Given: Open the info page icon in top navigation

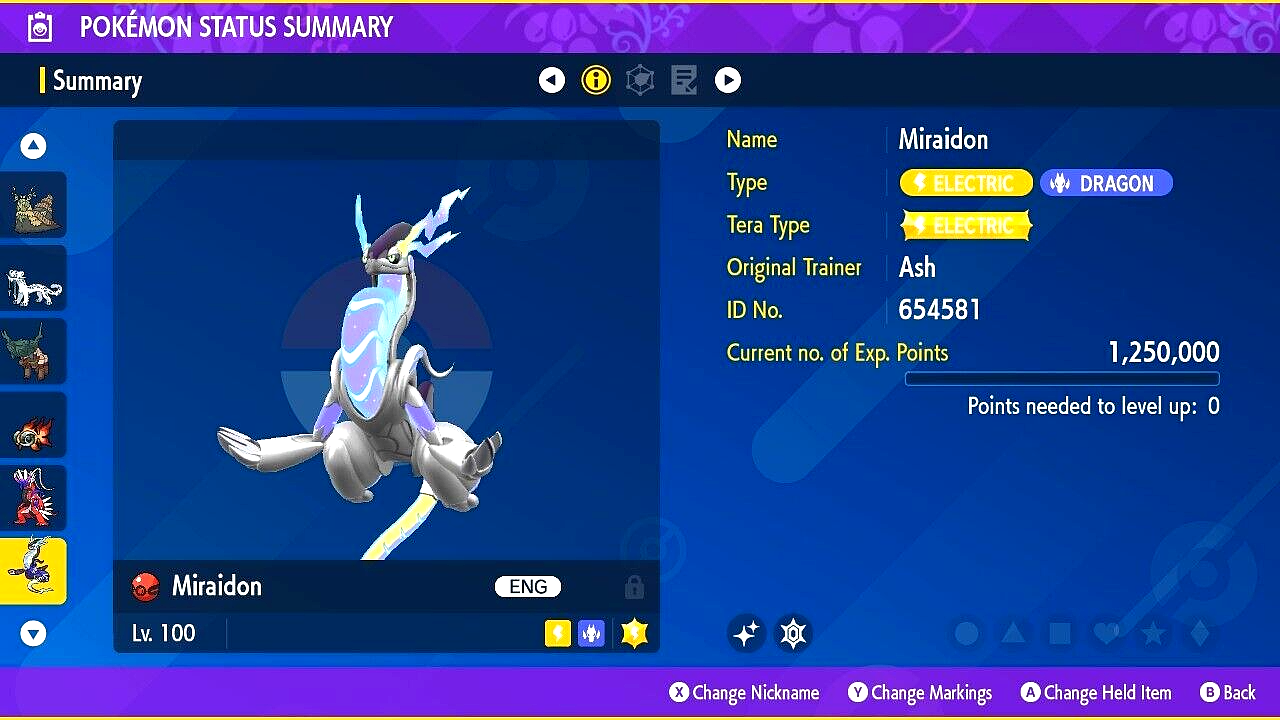Looking at the screenshot, I should click(x=596, y=79).
